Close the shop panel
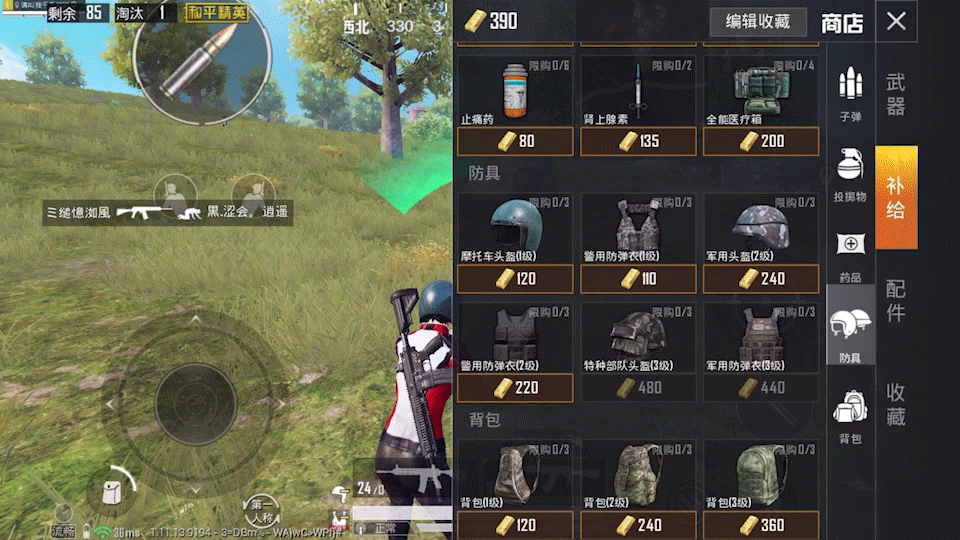960x540 pixels. pyautogui.click(x=896, y=21)
